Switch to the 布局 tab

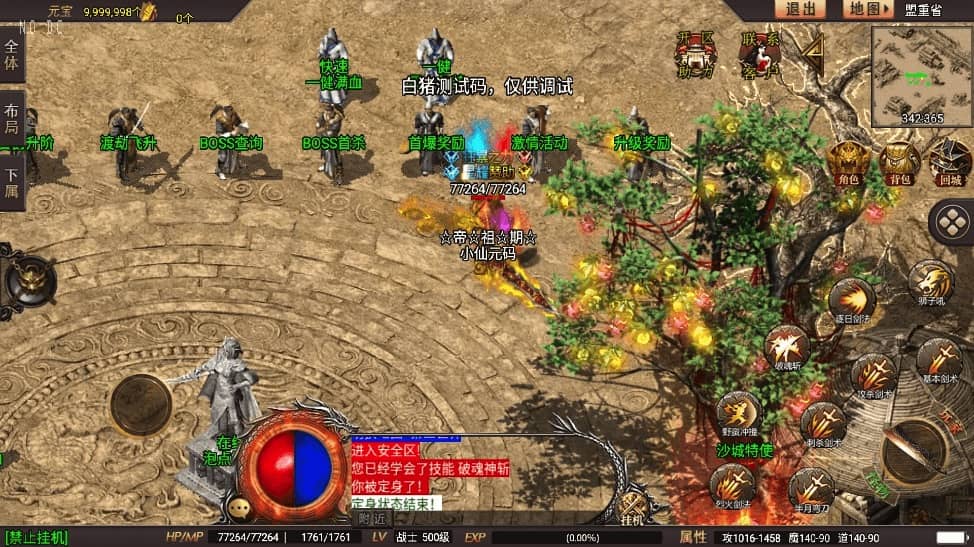coord(12,118)
